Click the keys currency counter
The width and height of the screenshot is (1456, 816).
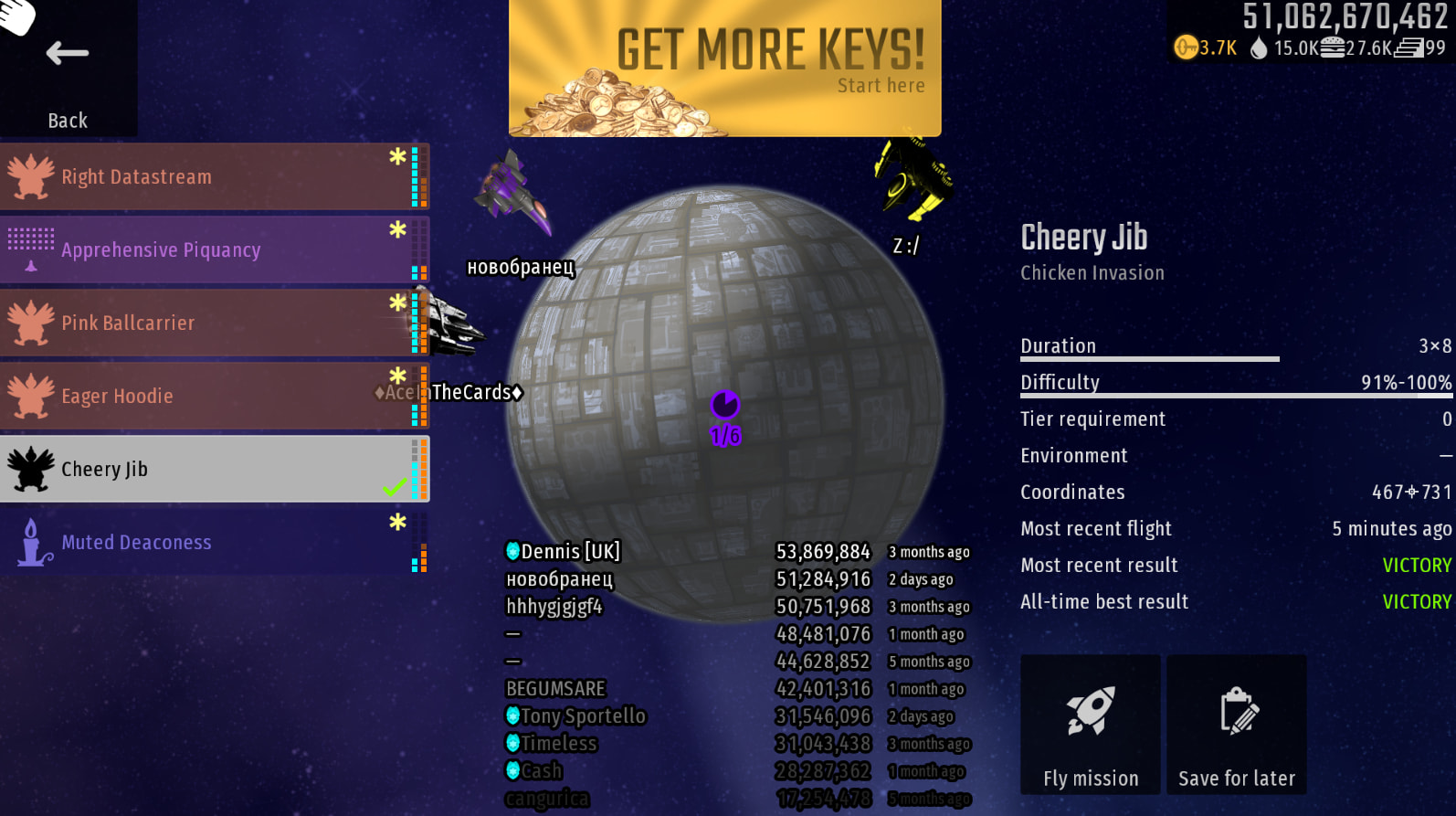(1206, 48)
